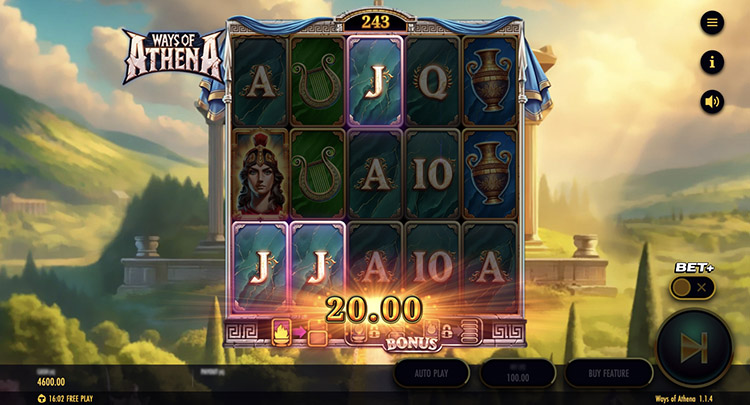Image resolution: width=750 pixels, height=405 pixels.
Task: Toggle the BET+ switch
Action: [692, 287]
